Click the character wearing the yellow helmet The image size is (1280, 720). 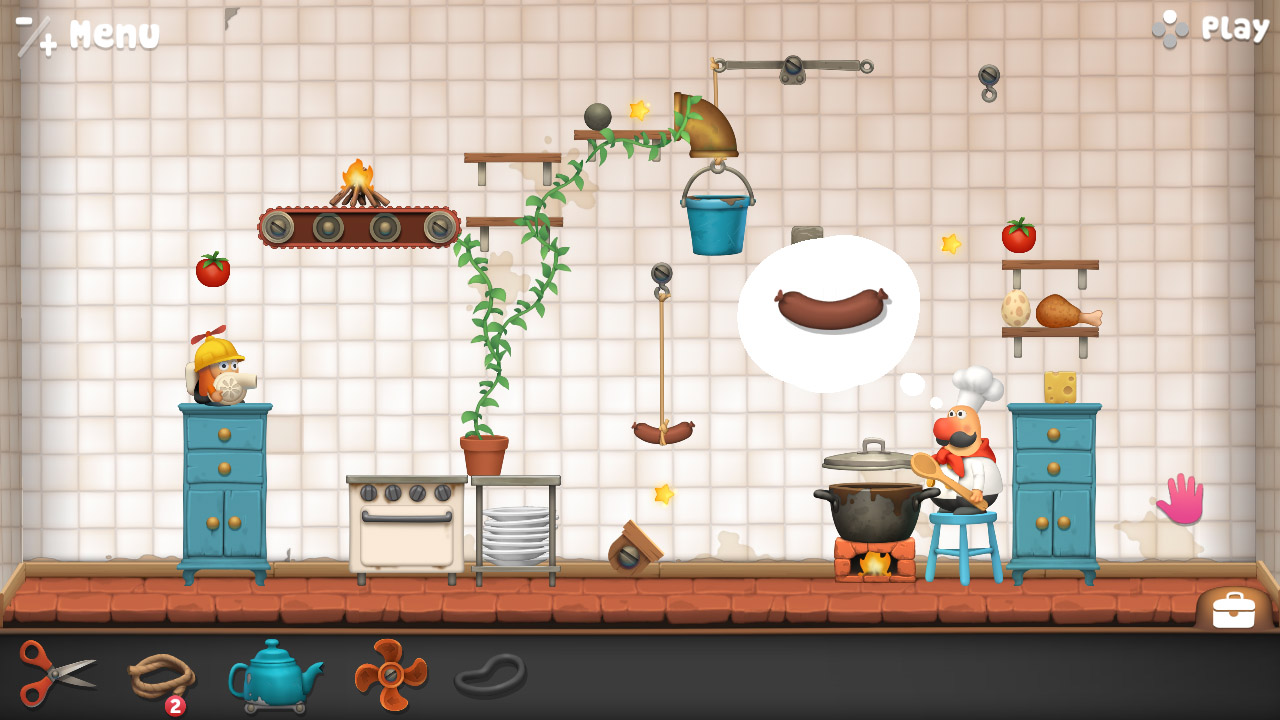coord(217,380)
